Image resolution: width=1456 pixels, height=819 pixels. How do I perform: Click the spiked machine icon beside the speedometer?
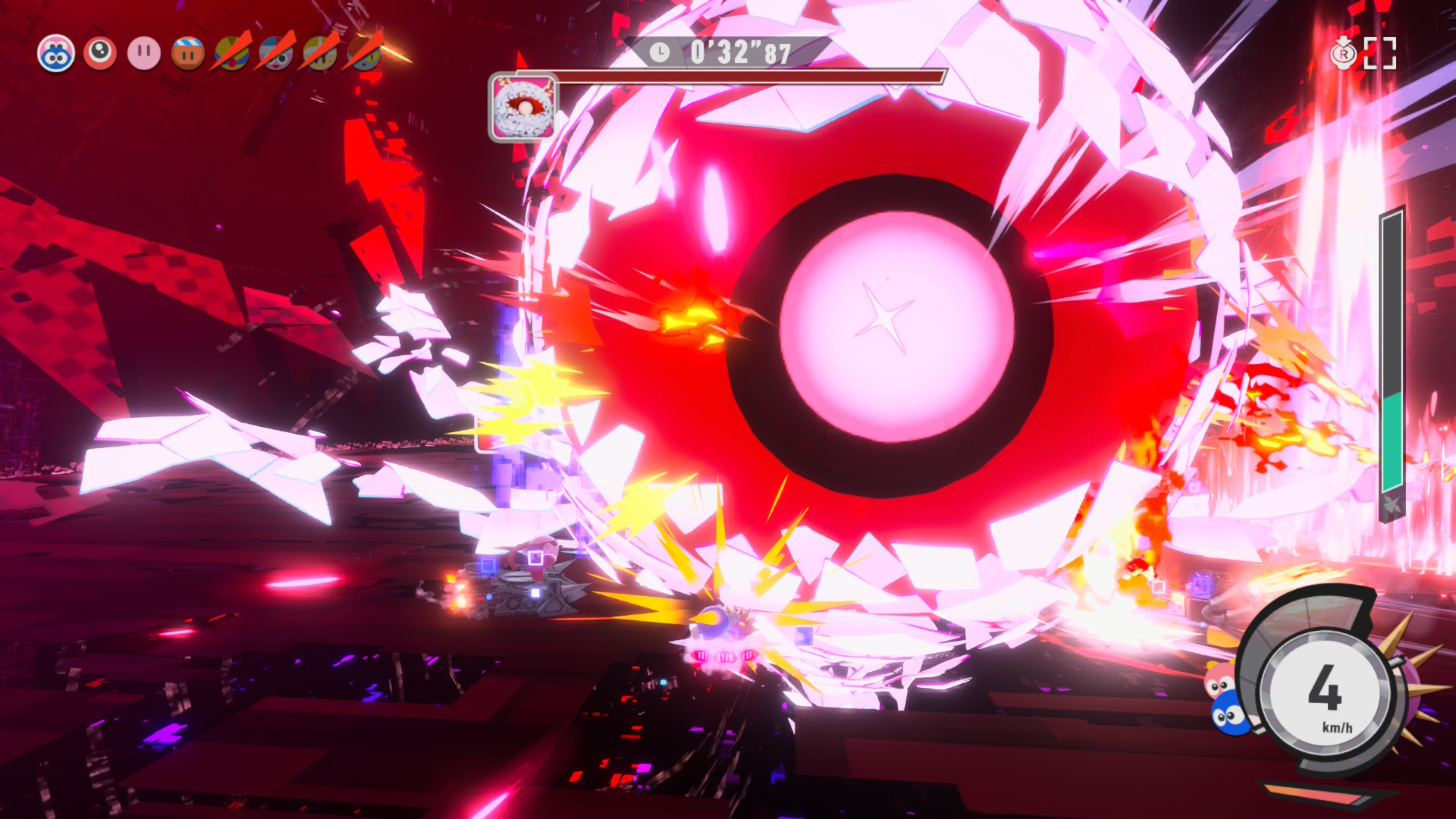click(1412, 686)
